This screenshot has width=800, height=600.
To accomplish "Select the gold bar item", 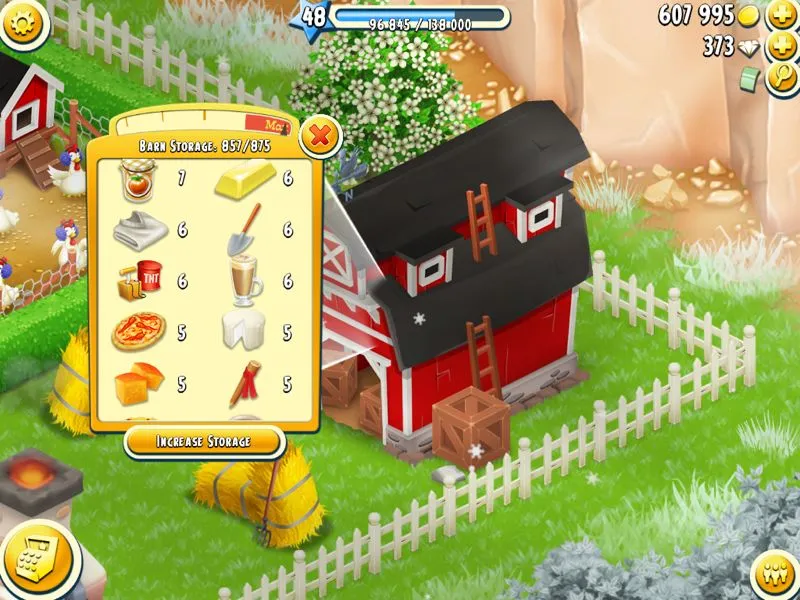I will pos(243,182).
